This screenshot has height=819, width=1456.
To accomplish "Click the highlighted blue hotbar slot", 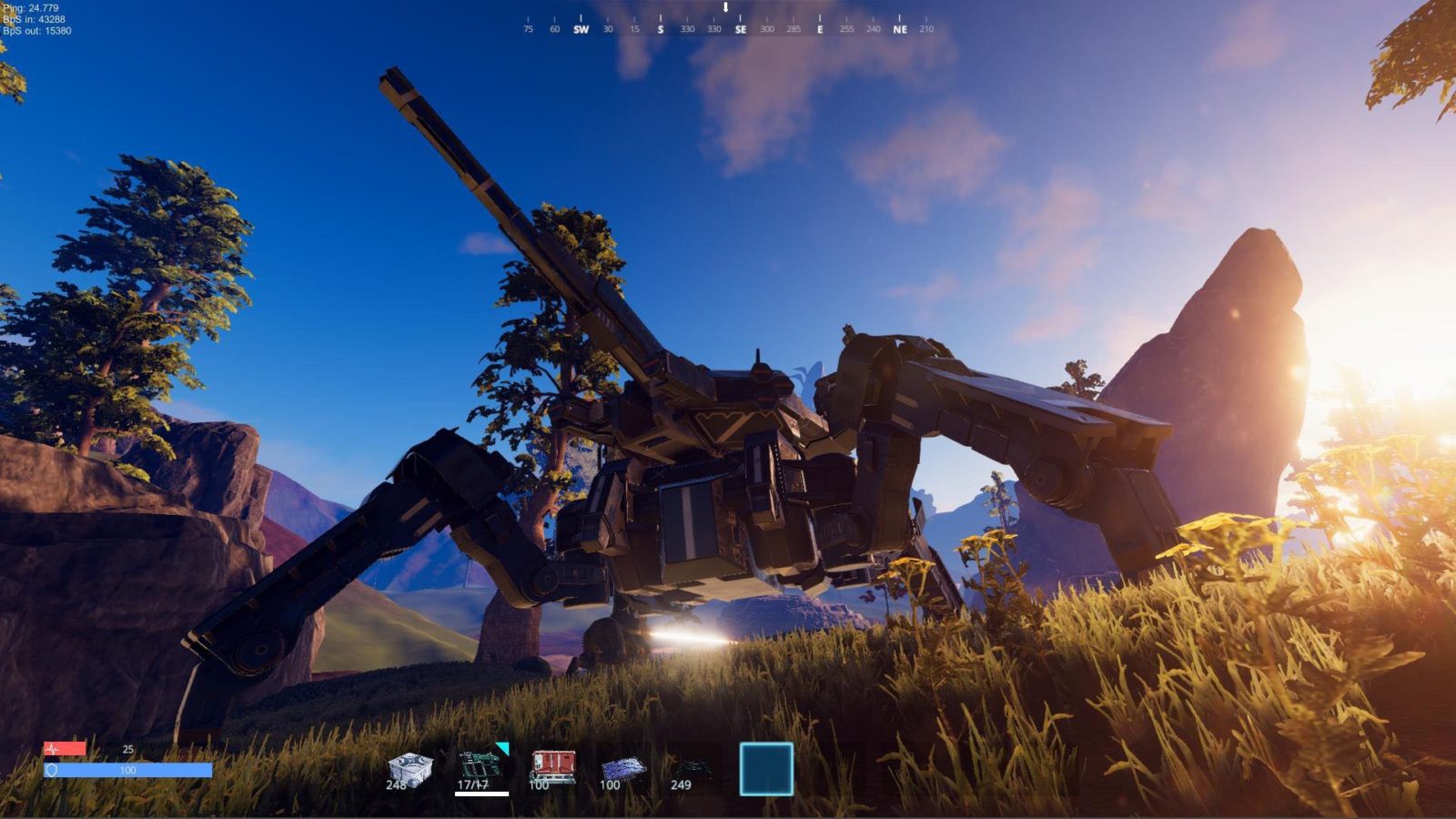I will (766, 769).
